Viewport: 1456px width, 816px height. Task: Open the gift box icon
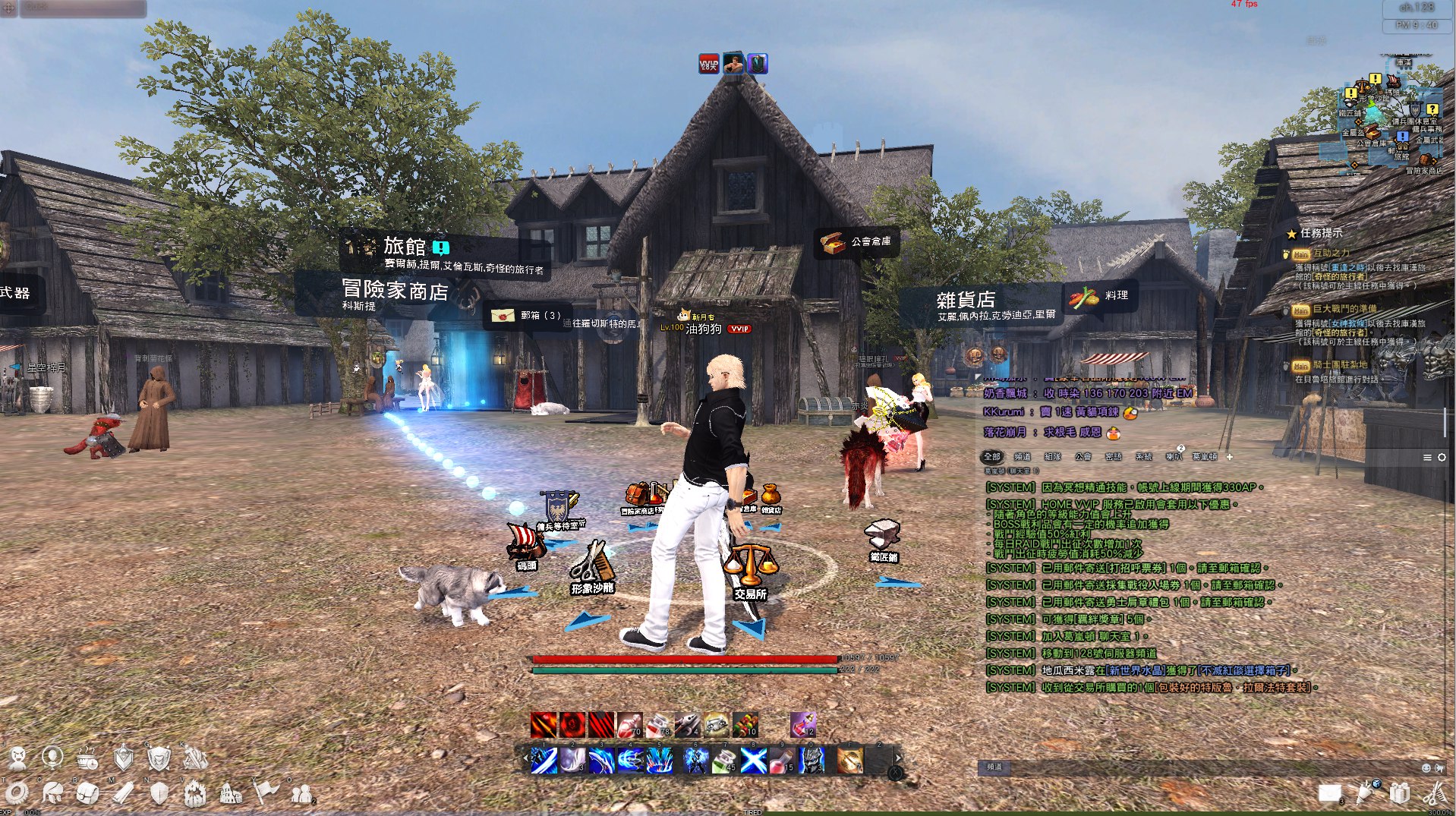1400,793
